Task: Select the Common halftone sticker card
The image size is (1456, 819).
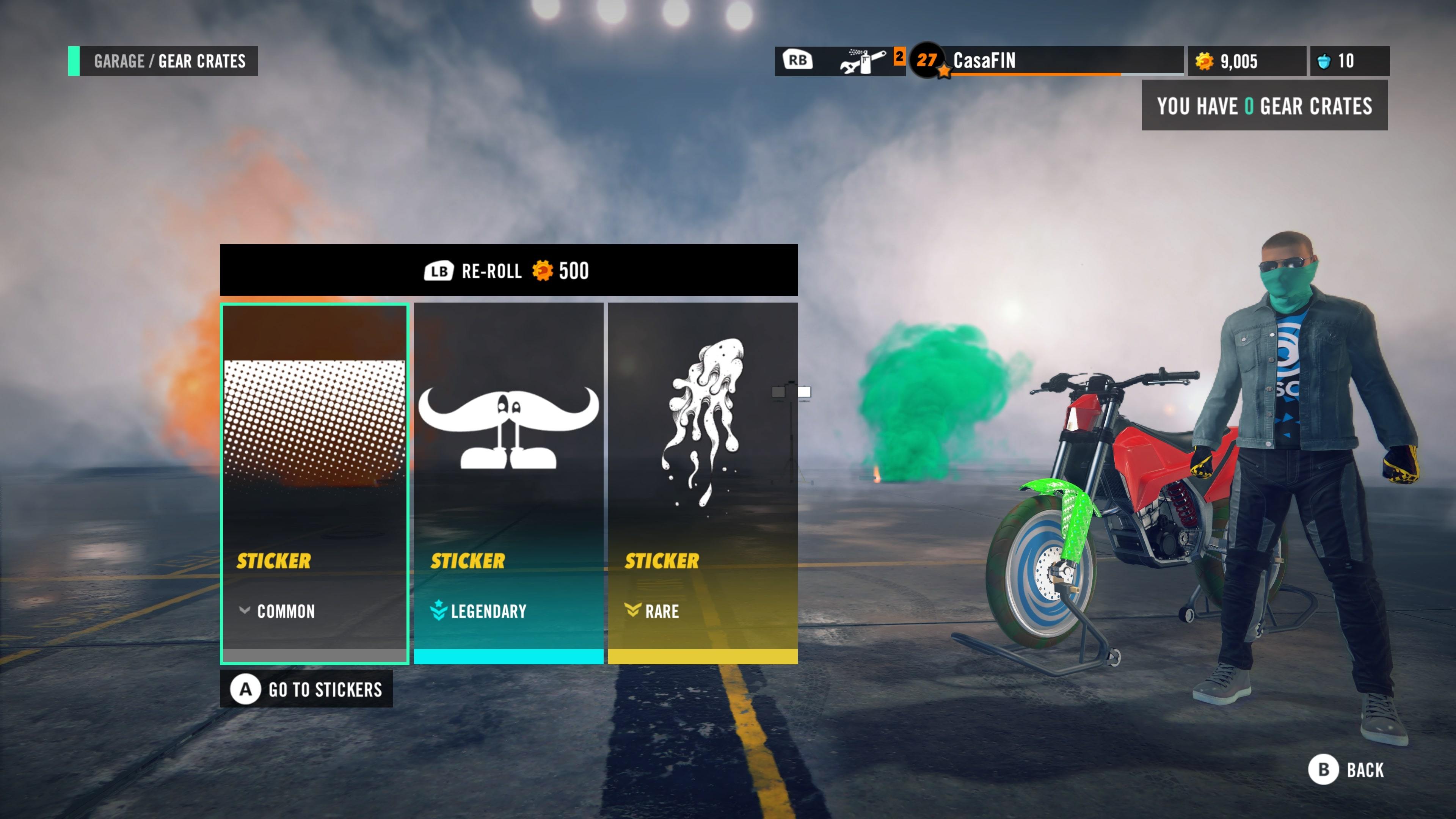Action: coord(314,483)
